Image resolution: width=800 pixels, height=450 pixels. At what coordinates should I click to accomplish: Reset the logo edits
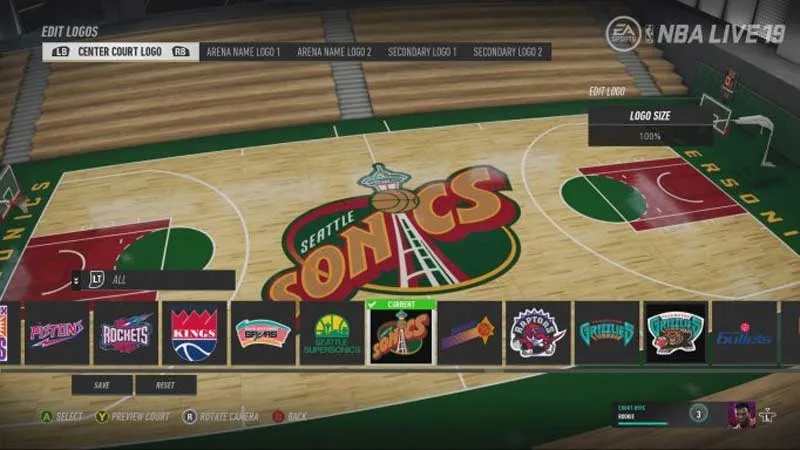point(165,385)
